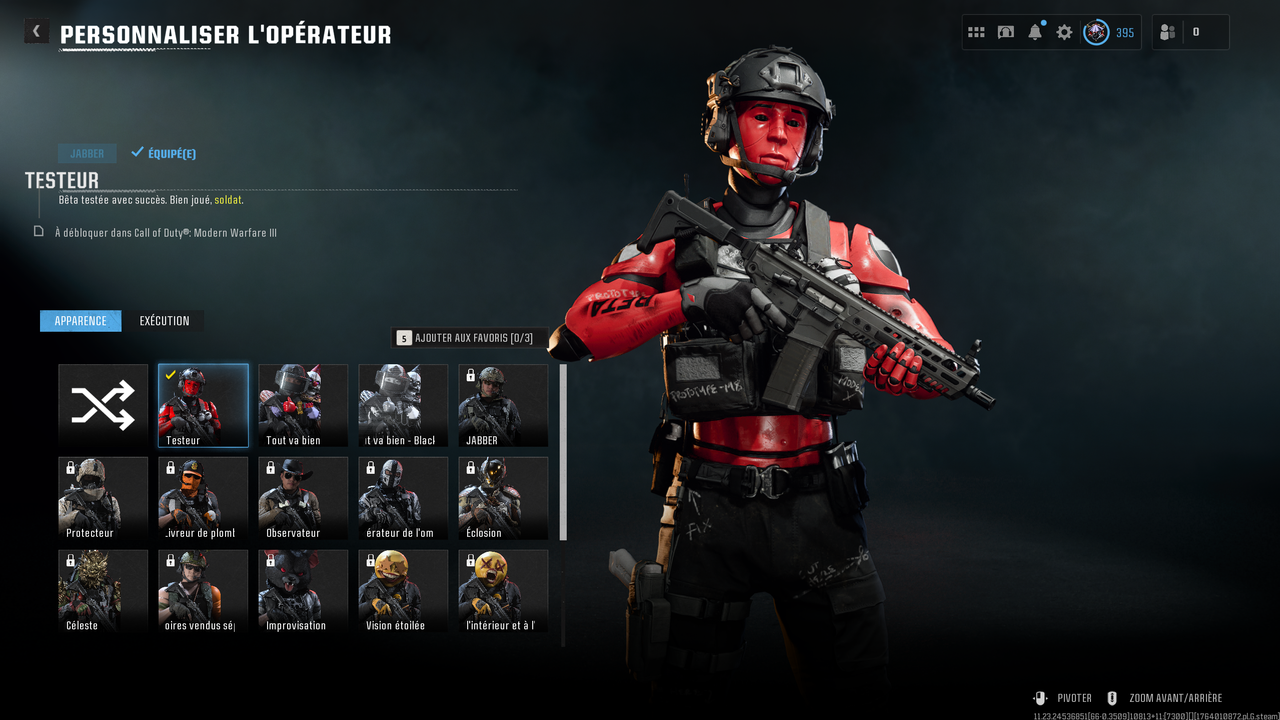Screen dimensions: 1280x720
Task: Open the grid menu icon
Action: [x=976, y=32]
